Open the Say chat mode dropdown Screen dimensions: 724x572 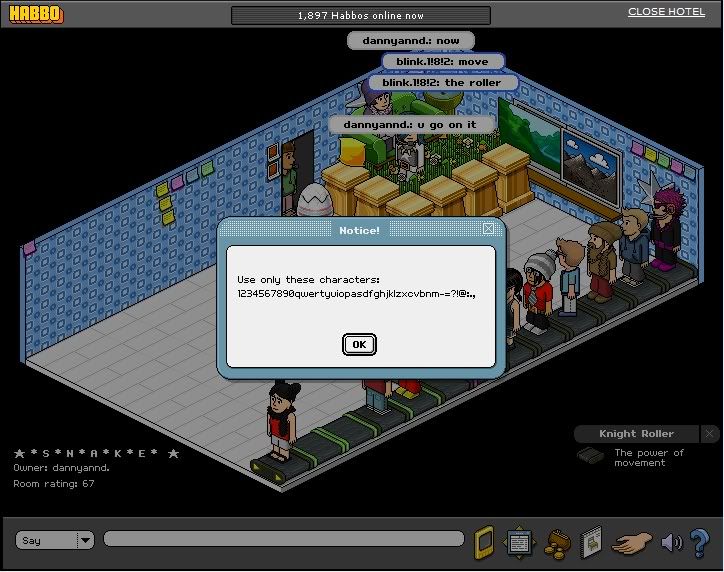coord(85,540)
